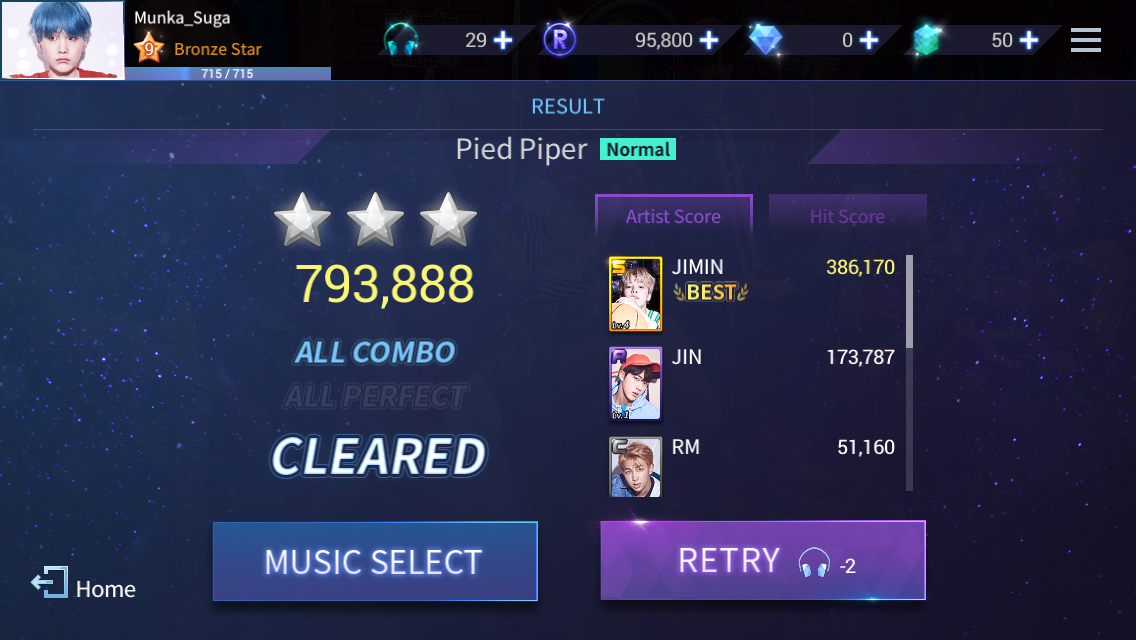Add more headphones with plus button
This screenshot has width=1136, height=640.
coord(503,40)
